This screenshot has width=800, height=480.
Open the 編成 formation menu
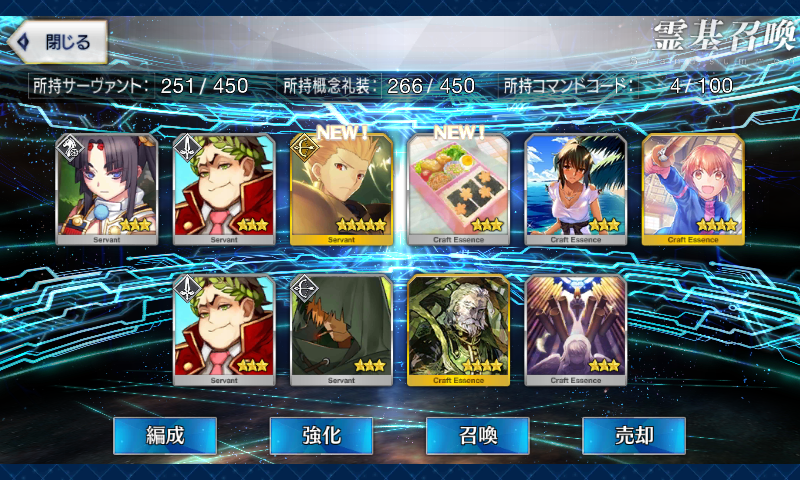click(165, 436)
